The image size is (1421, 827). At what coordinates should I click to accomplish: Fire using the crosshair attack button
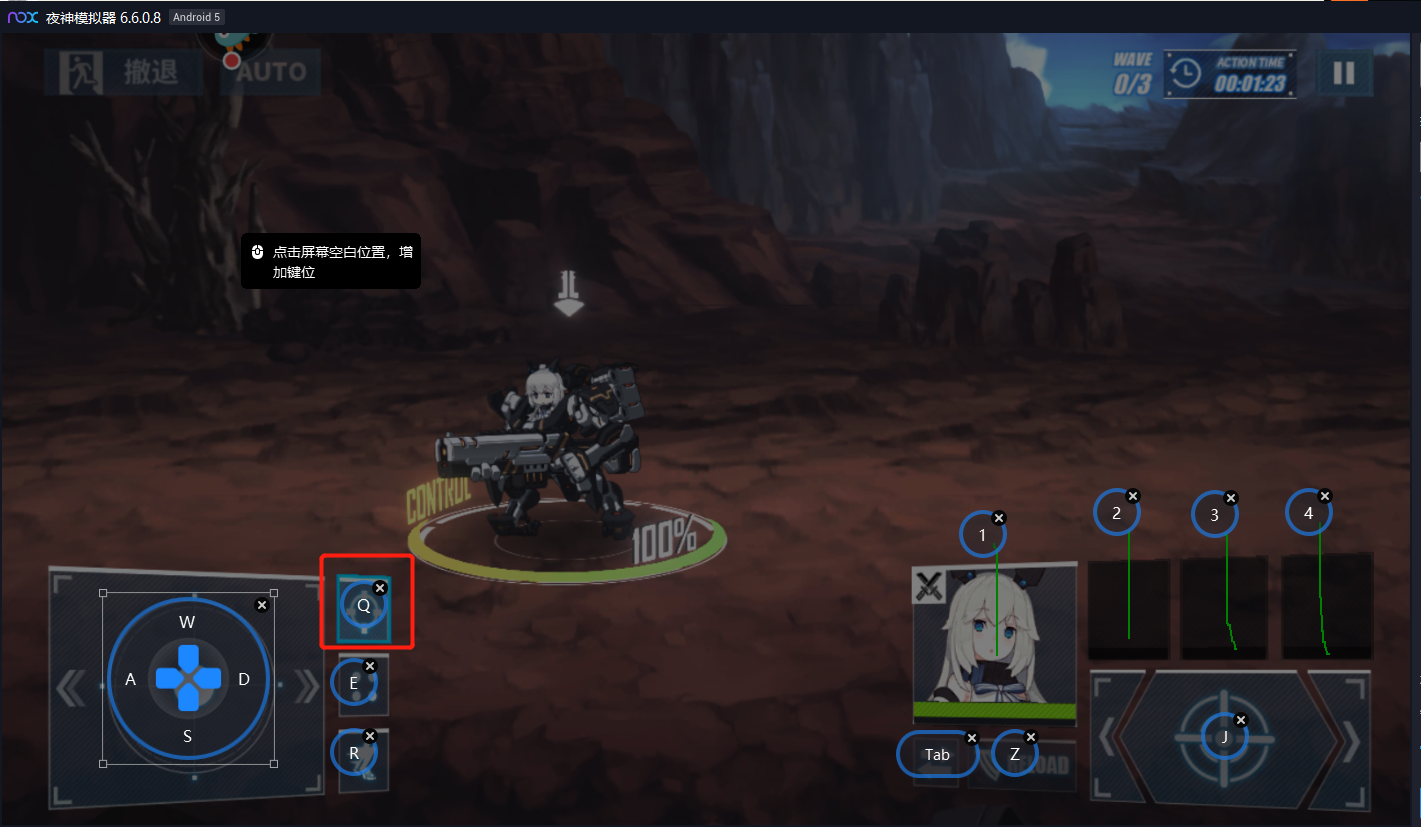[x=1226, y=738]
